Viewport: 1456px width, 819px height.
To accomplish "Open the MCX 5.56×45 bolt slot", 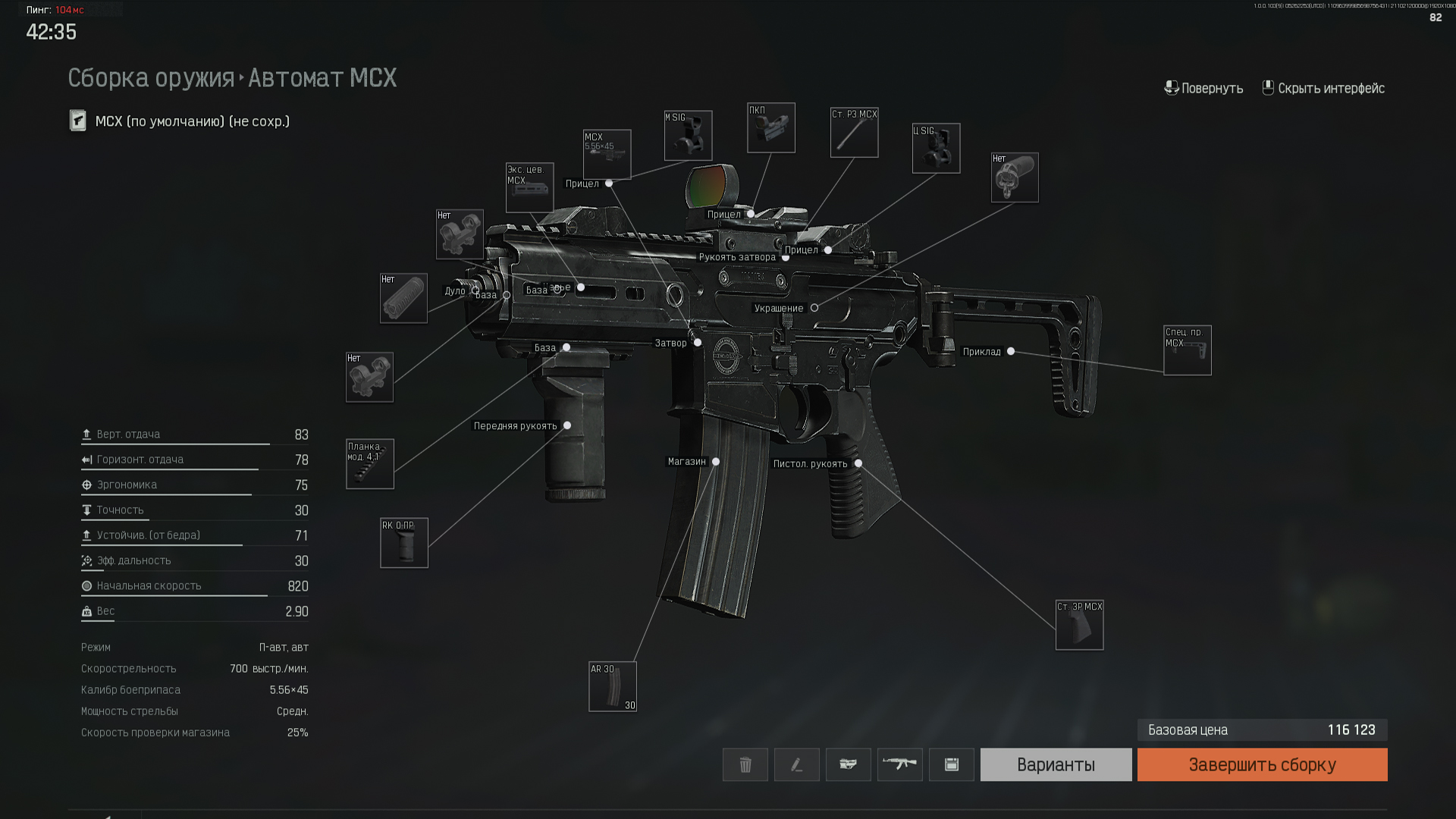I will [607, 155].
